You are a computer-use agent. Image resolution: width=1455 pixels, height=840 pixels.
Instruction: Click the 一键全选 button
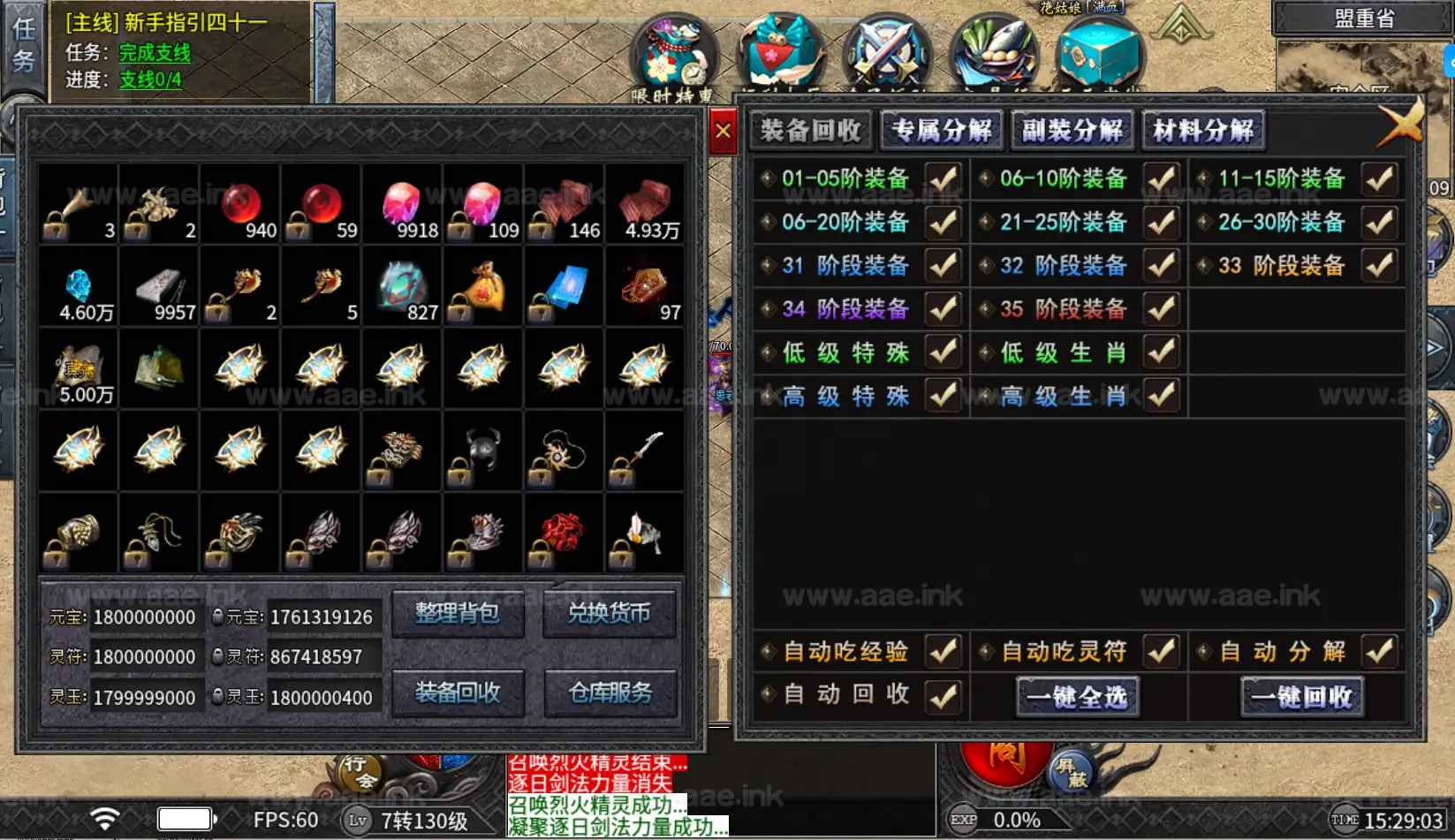pyautogui.click(x=1077, y=697)
